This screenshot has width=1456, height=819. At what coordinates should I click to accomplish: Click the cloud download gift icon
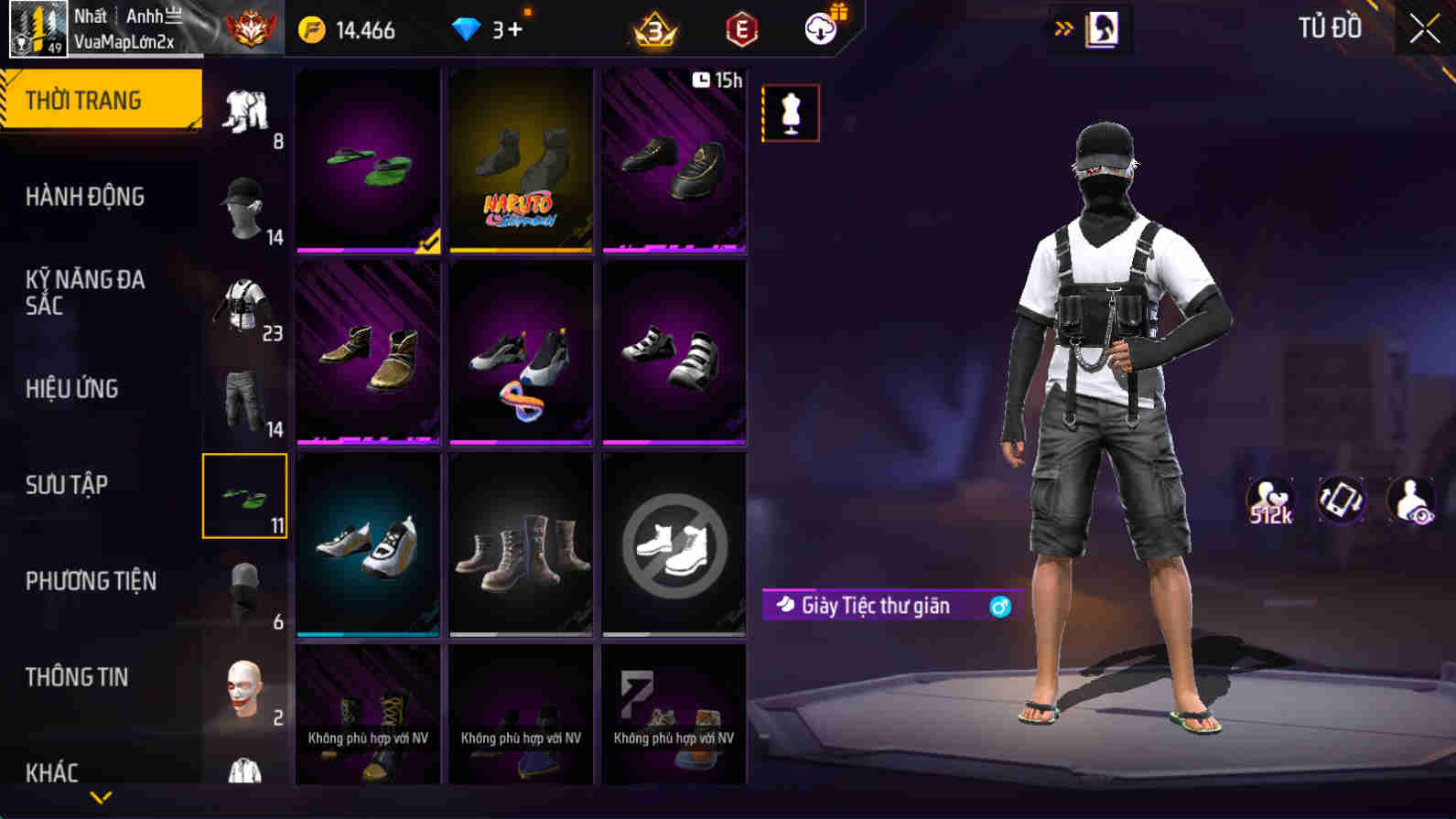coord(819,28)
